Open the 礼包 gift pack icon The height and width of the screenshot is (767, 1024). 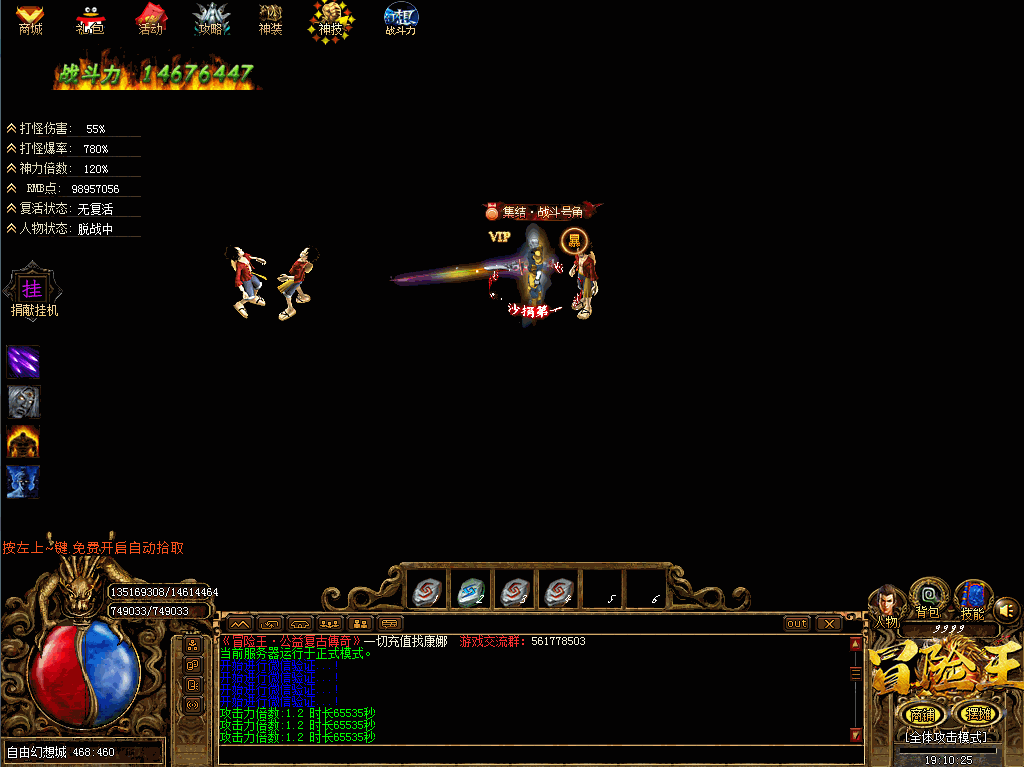pyautogui.click(x=90, y=17)
